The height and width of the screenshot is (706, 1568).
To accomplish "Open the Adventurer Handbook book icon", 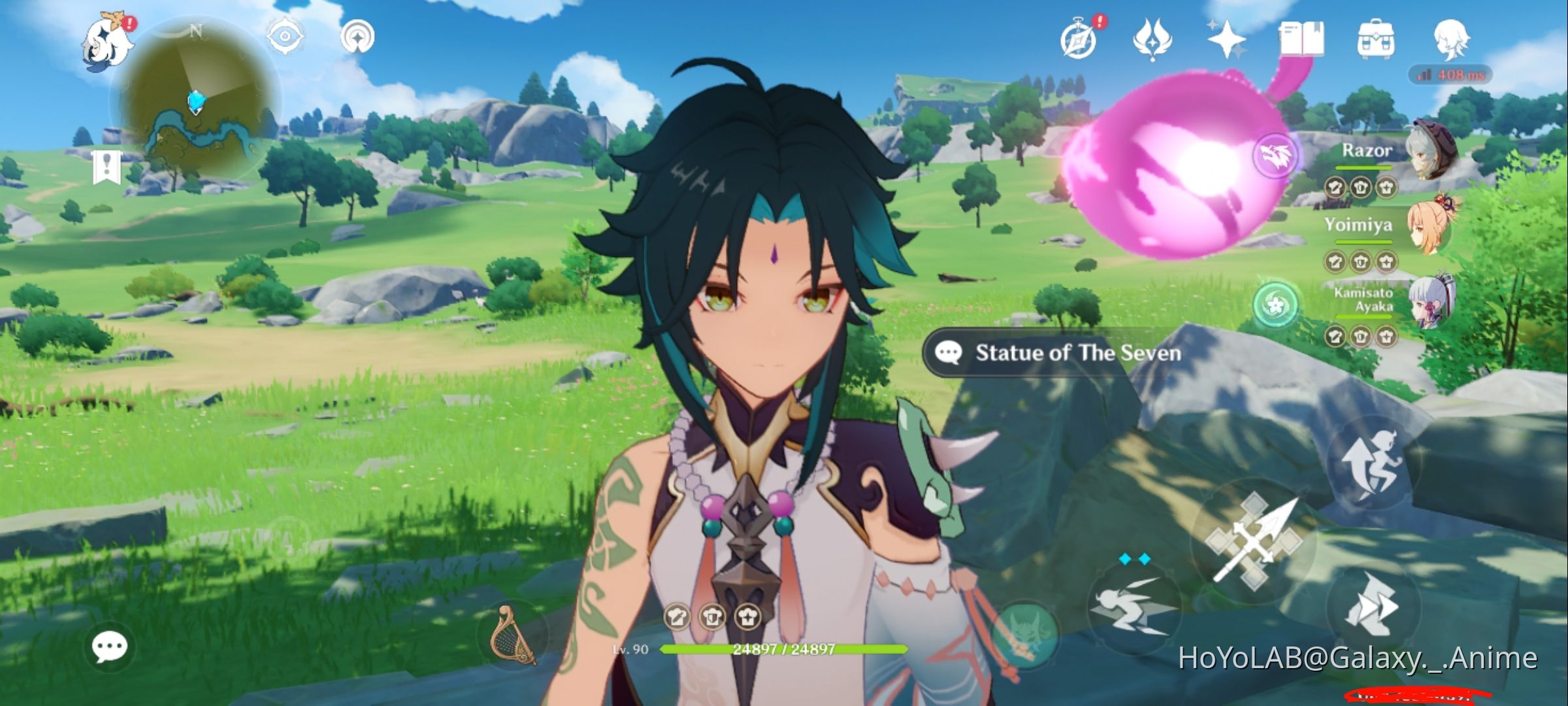I will coord(1302,41).
